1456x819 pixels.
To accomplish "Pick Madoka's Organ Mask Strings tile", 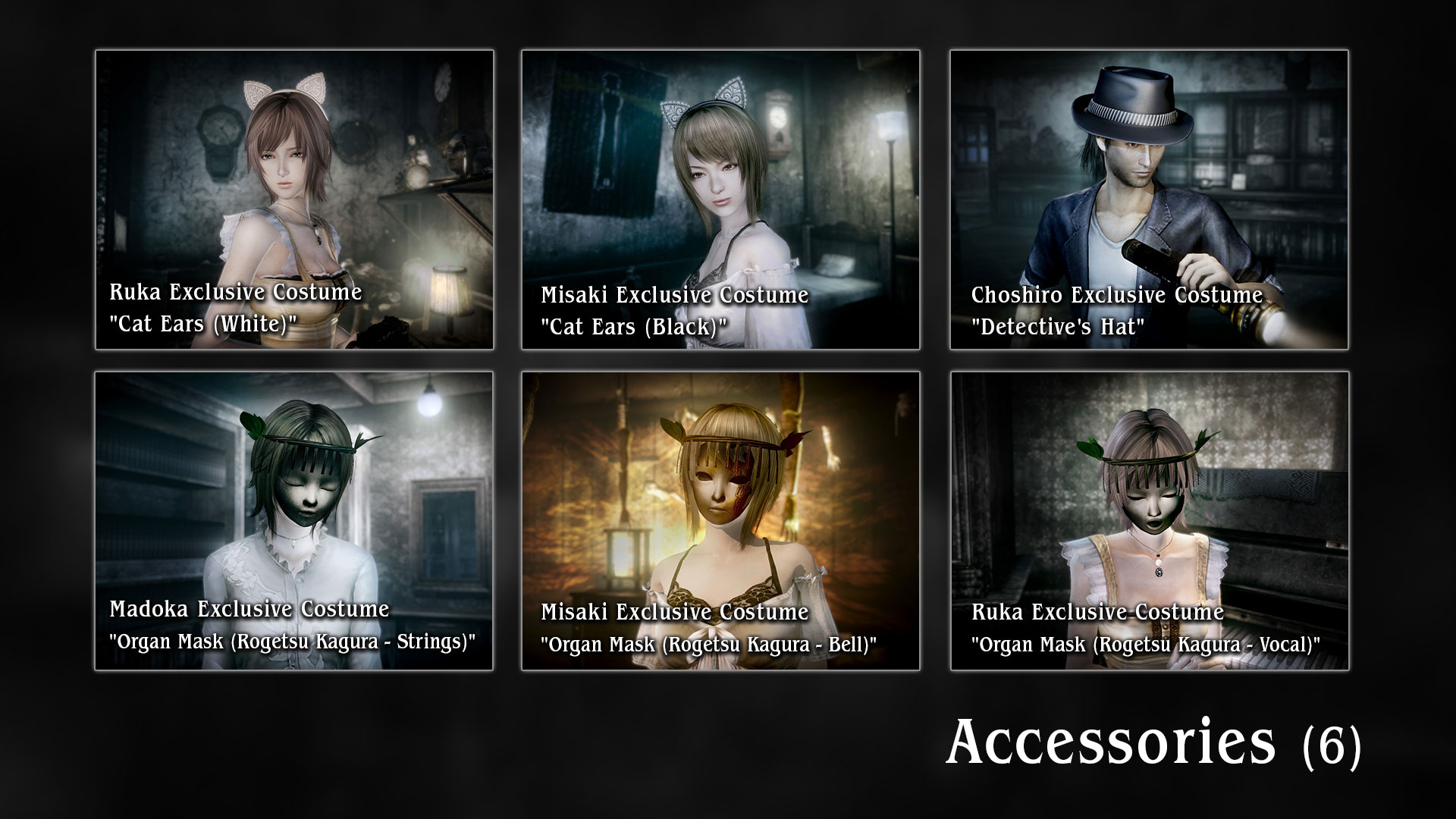I will click(x=294, y=521).
